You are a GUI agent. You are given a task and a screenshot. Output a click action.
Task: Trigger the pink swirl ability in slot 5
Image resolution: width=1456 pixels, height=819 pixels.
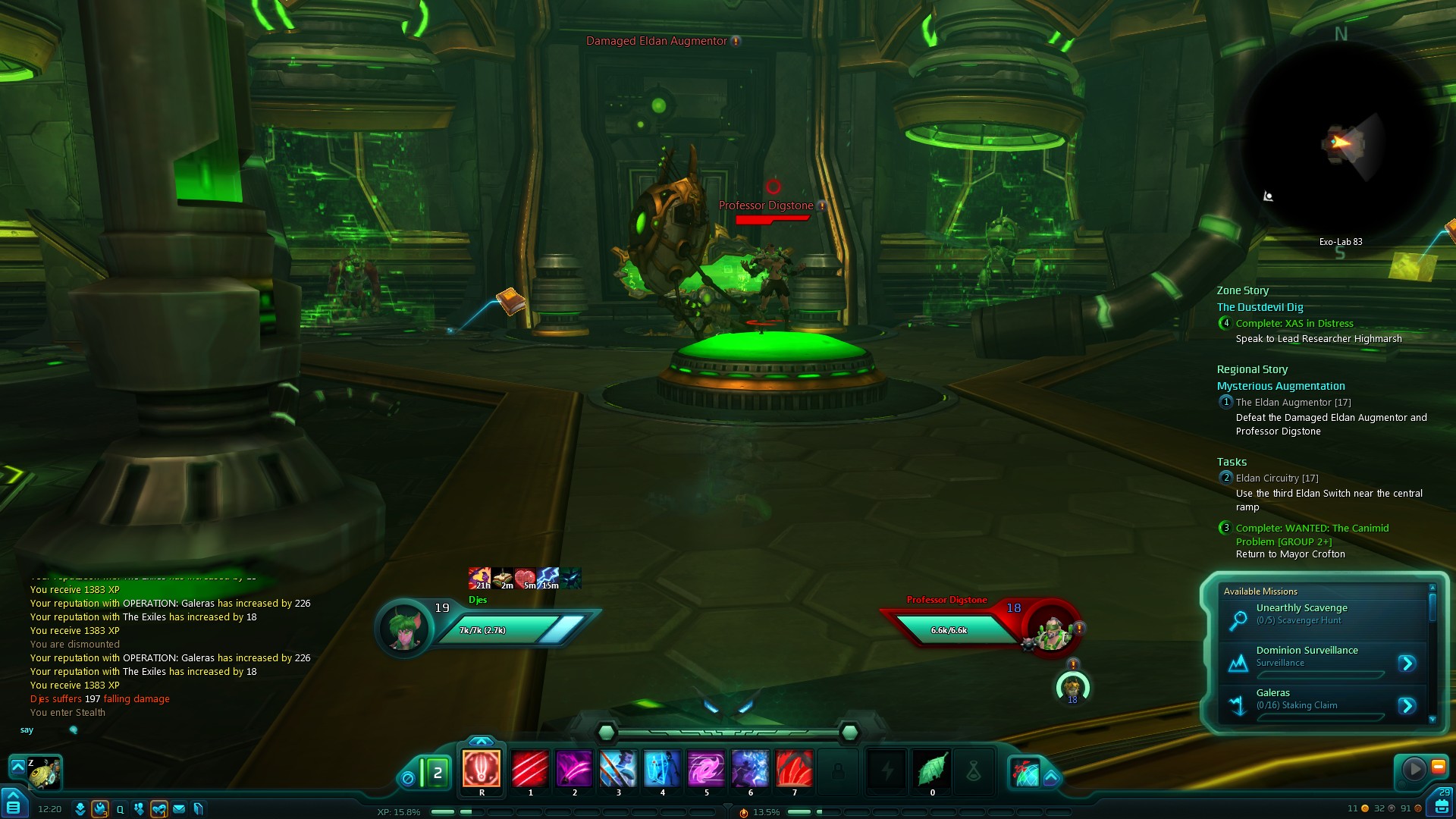tap(706, 769)
